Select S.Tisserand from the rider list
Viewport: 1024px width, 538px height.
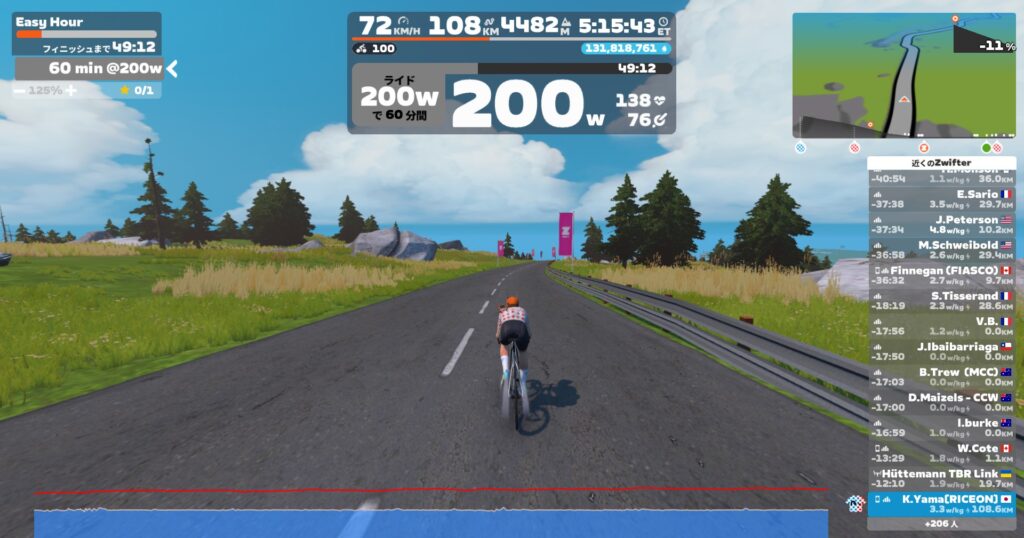click(941, 301)
